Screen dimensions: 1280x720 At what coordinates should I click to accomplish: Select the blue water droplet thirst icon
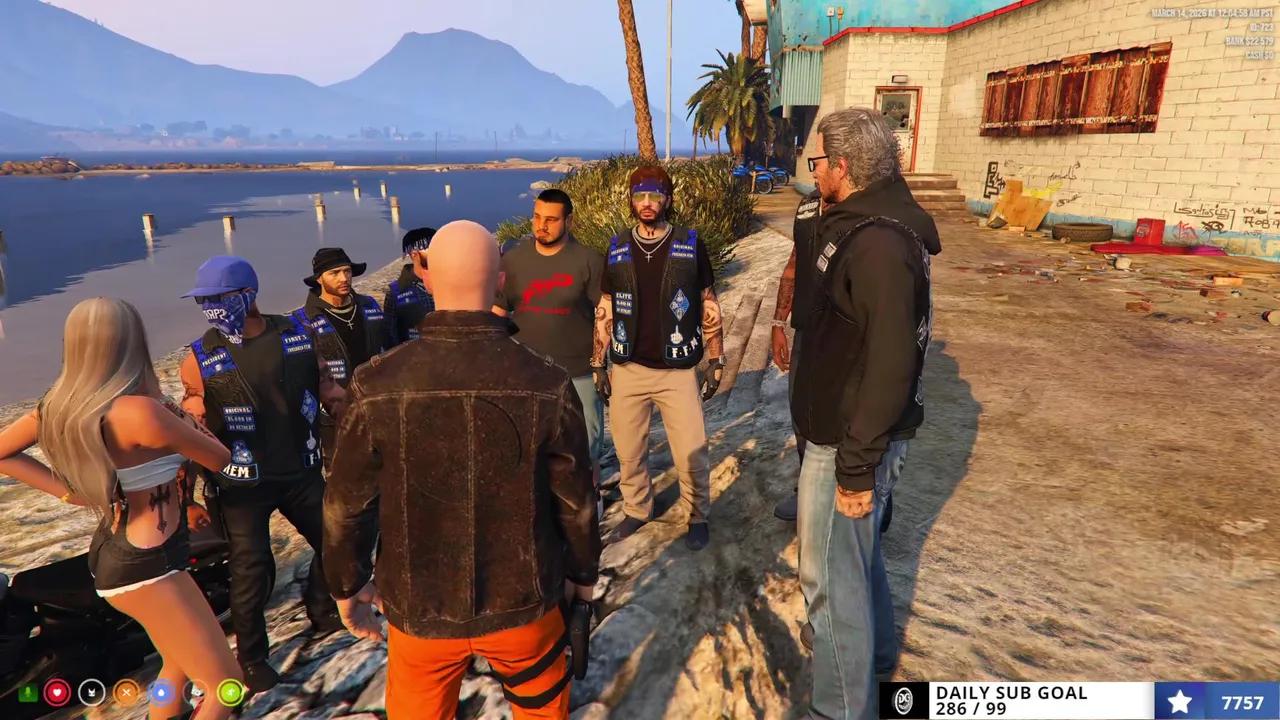160,692
